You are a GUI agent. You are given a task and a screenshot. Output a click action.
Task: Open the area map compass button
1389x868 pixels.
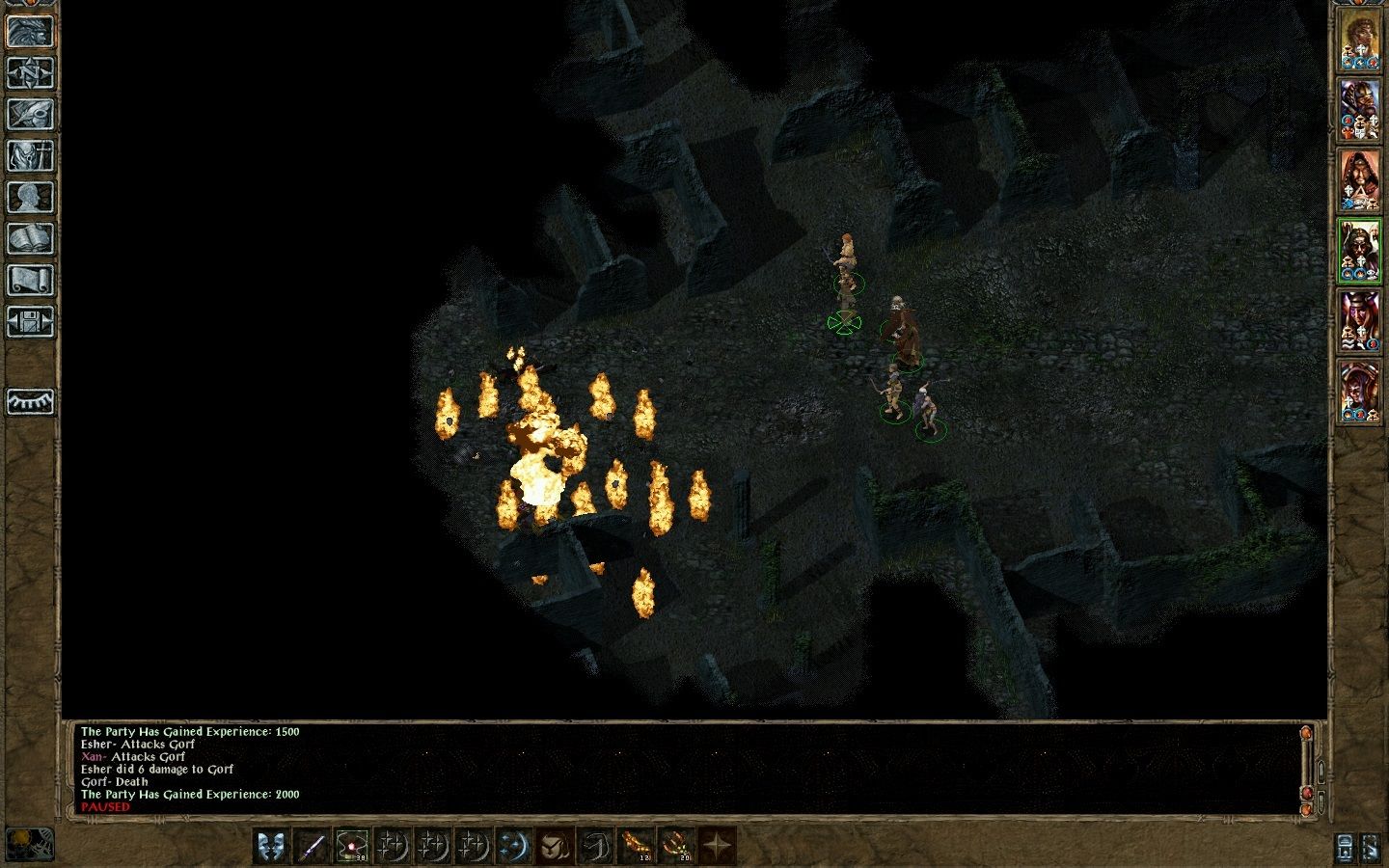click(30, 72)
